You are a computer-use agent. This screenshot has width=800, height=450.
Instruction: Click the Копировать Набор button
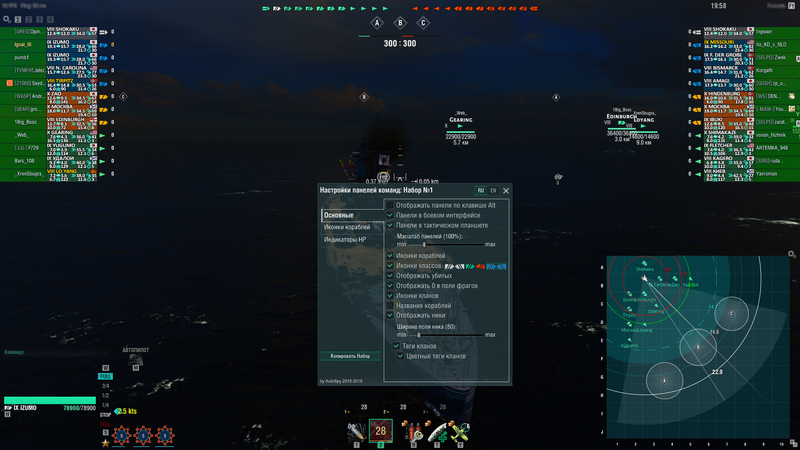tap(351, 355)
